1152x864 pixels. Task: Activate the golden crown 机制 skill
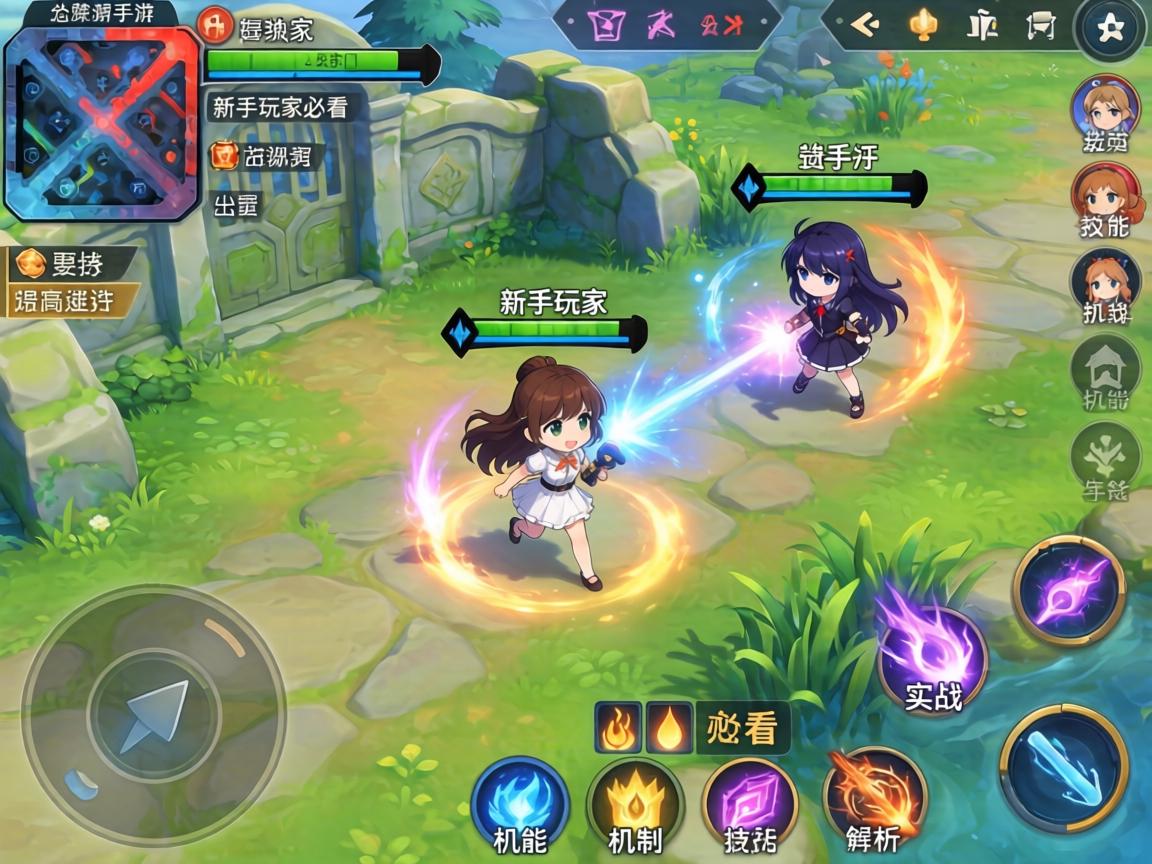[x=635, y=804]
